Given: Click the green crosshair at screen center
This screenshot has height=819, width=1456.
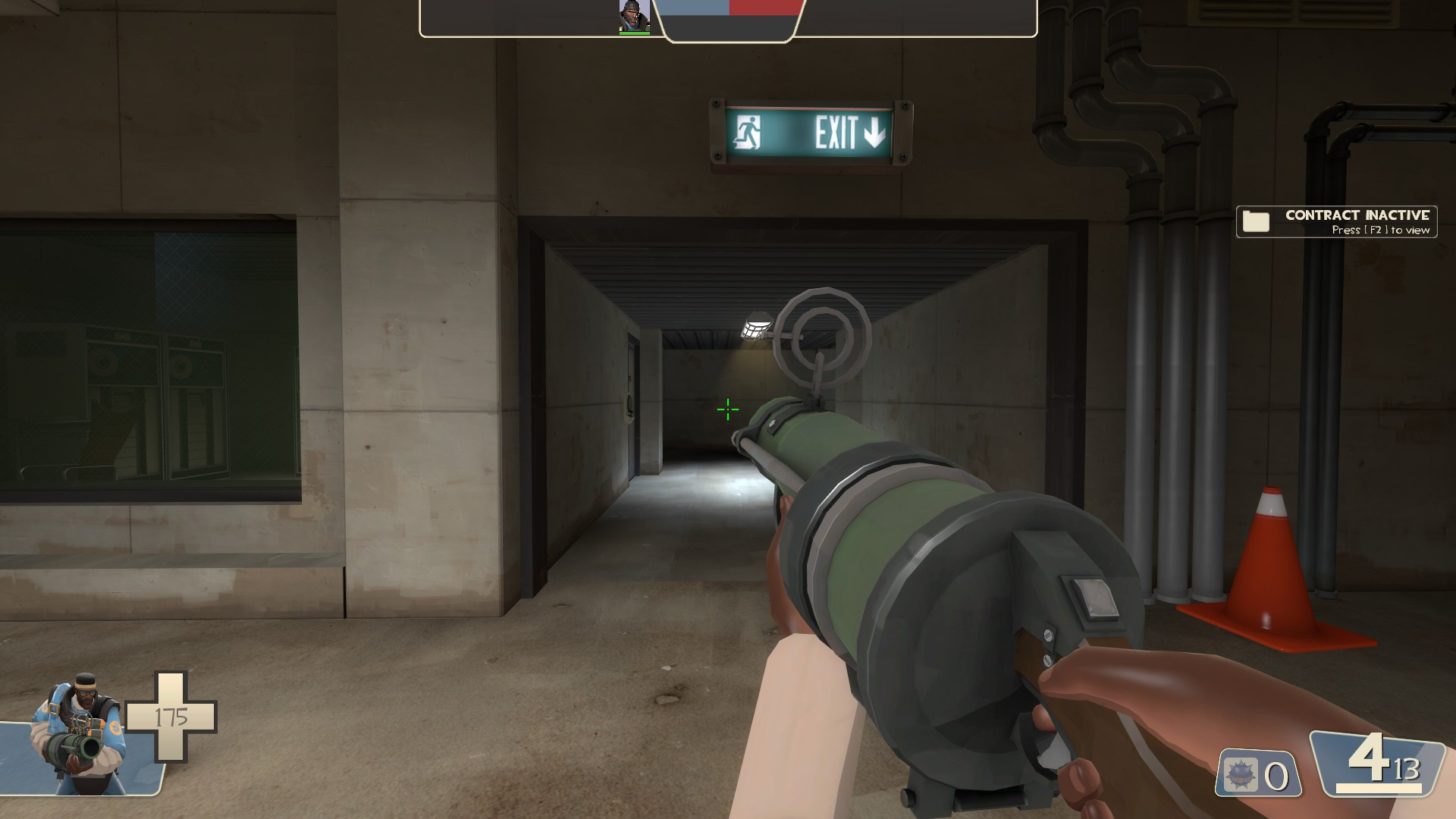Looking at the screenshot, I should 726,409.
